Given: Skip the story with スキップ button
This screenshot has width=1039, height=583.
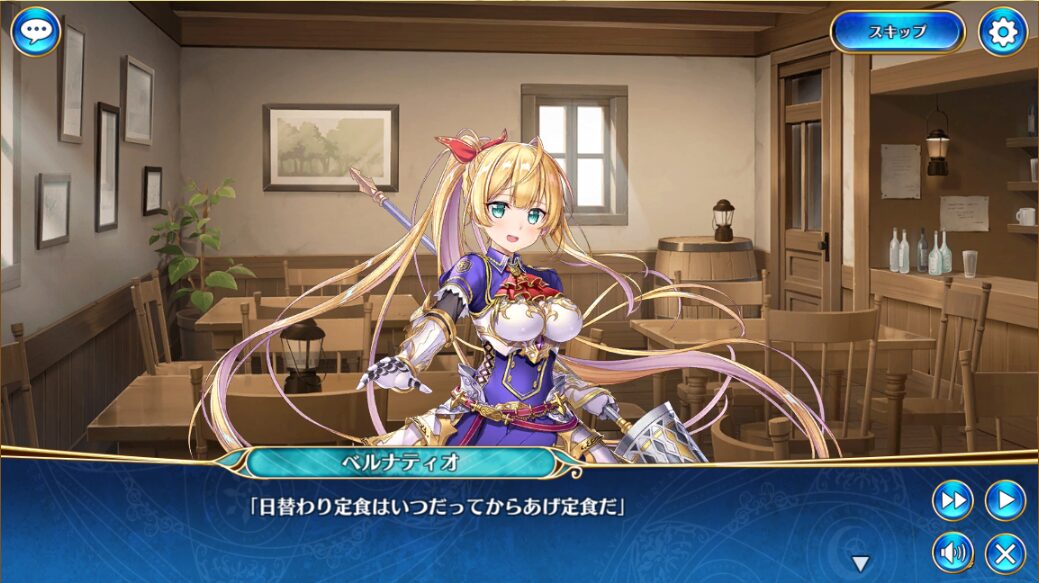Looking at the screenshot, I should click(897, 32).
